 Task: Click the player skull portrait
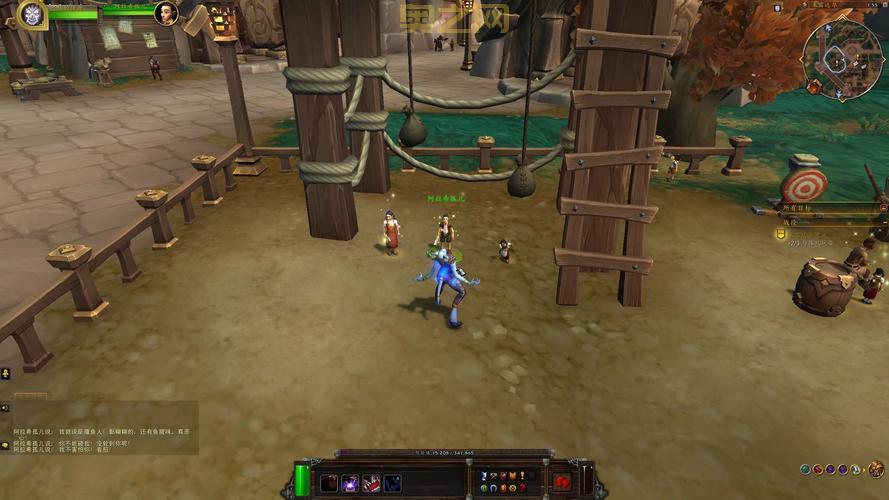tap(32, 13)
